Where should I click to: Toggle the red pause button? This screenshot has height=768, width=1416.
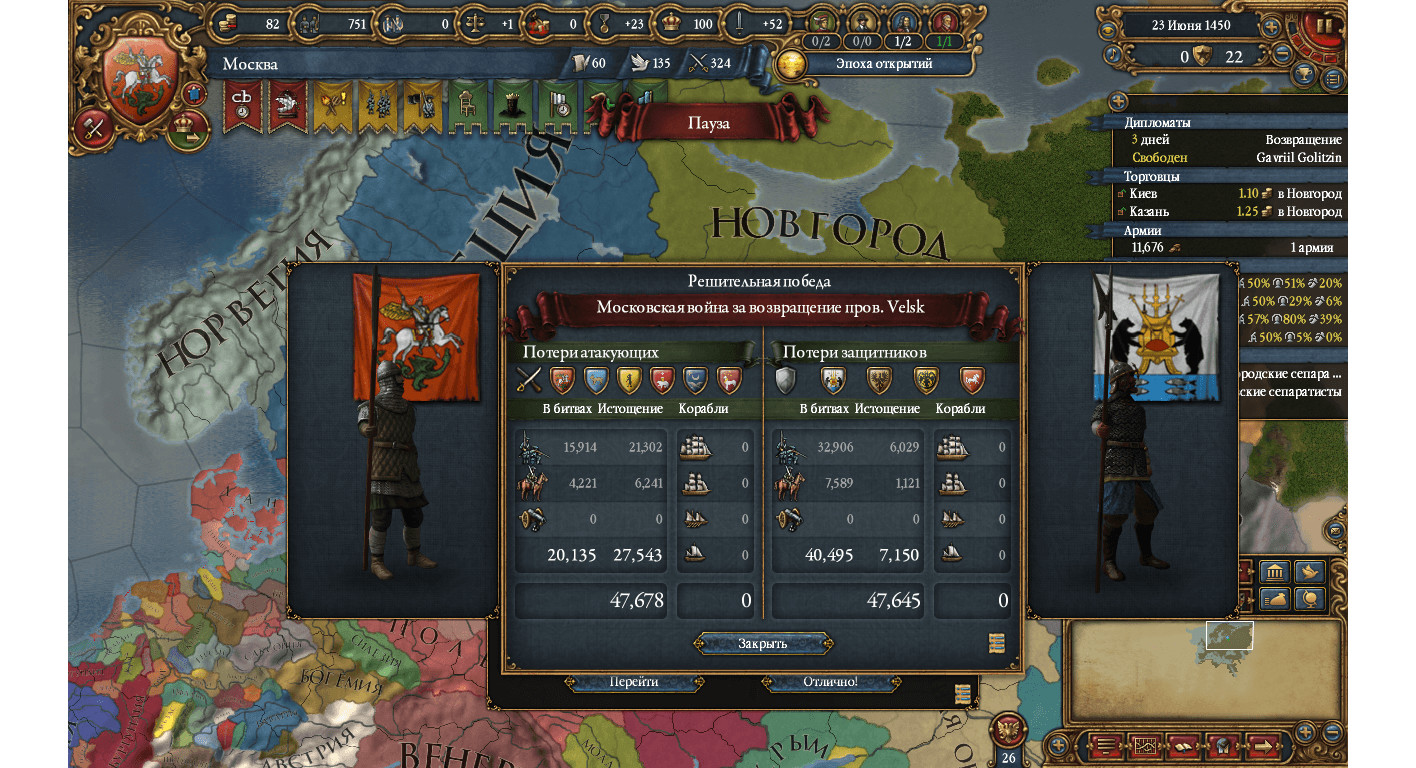[x=1324, y=27]
